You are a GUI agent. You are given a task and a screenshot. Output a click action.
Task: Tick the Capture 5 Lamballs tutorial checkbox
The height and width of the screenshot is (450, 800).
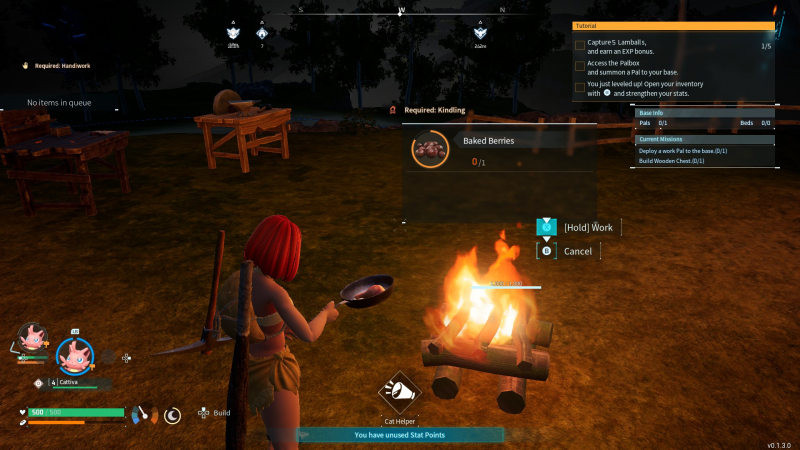[x=580, y=45]
